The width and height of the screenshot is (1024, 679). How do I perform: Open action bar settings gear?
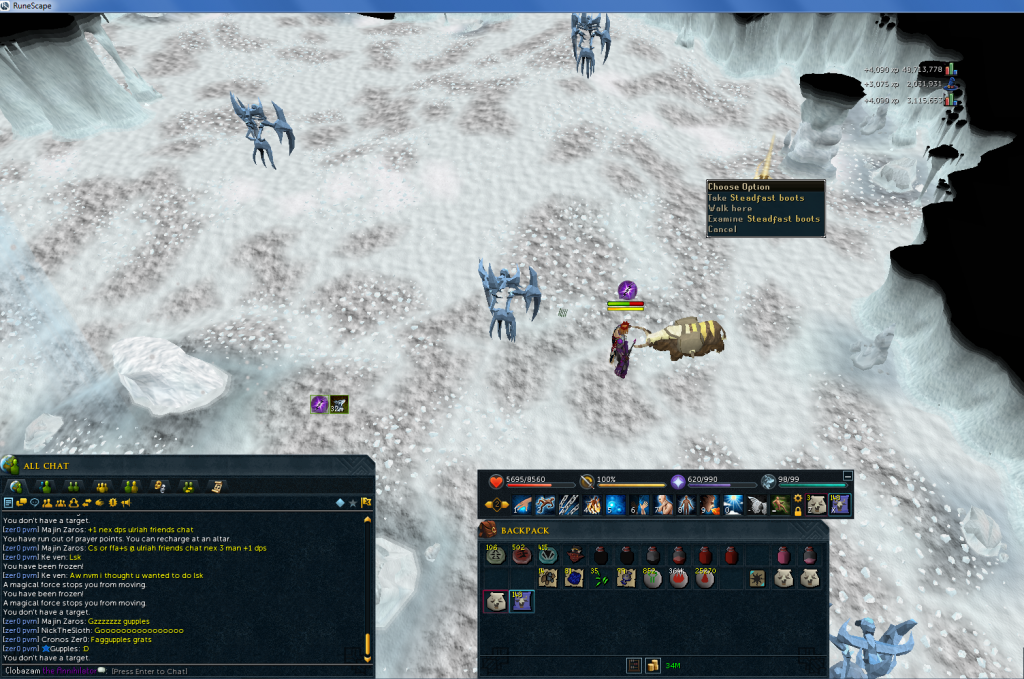798,498
